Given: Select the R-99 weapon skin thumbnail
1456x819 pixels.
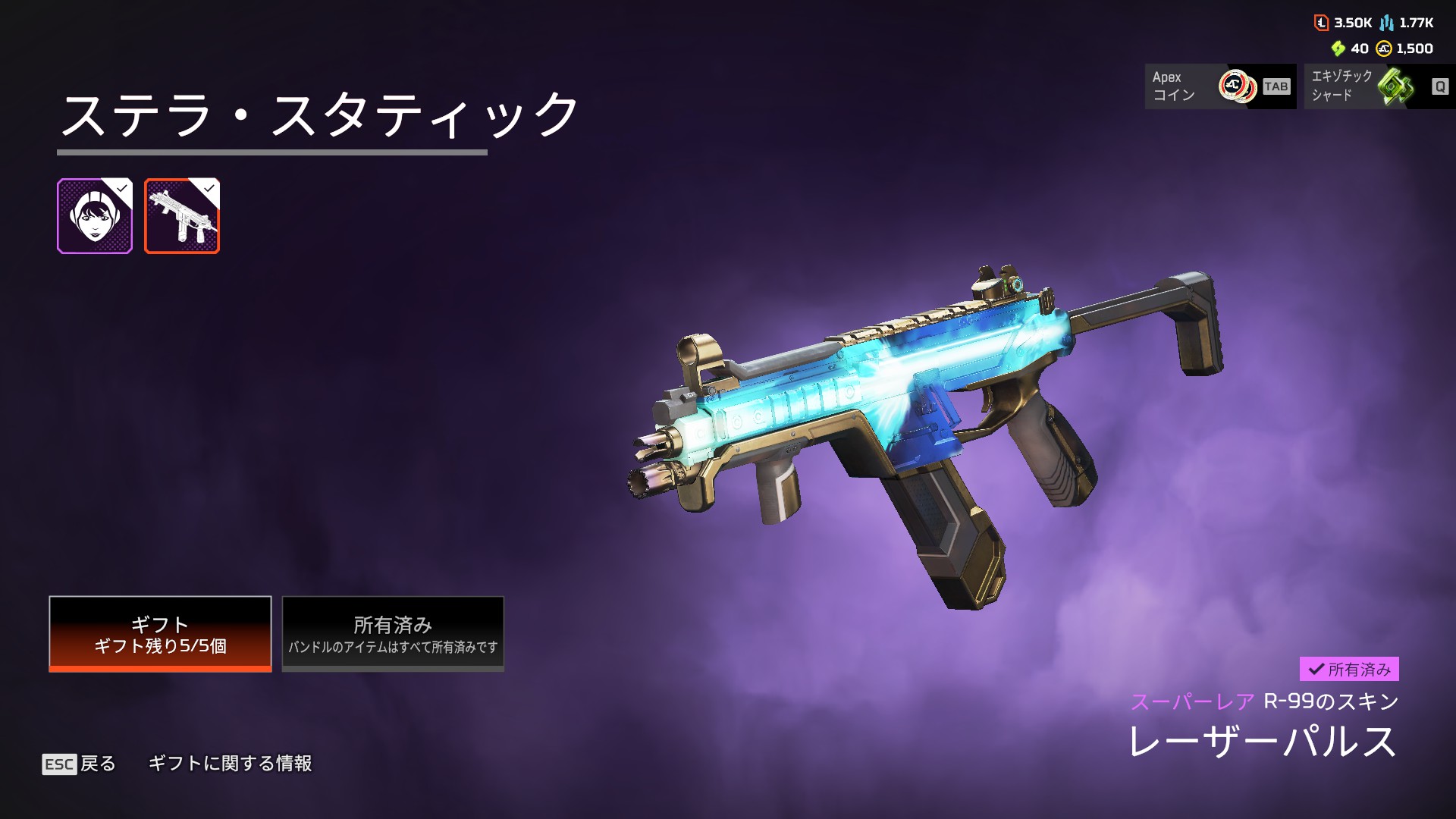Looking at the screenshot, I should point(182,216).
